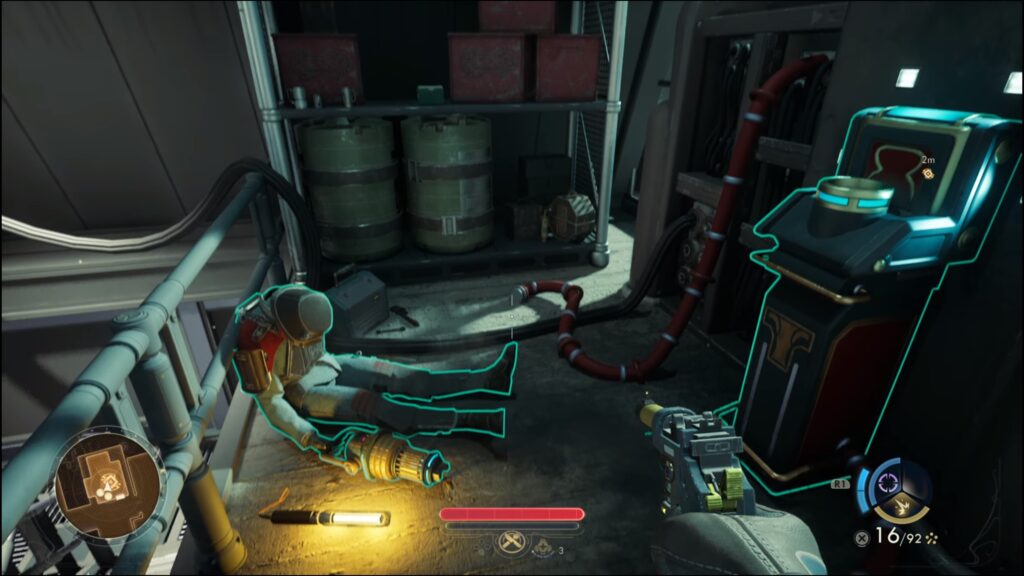Viewport: 1024px width, 576px height.
Task: Select the consumable icon with count 3
Action: pyautogui.click(x=544, y=546)
